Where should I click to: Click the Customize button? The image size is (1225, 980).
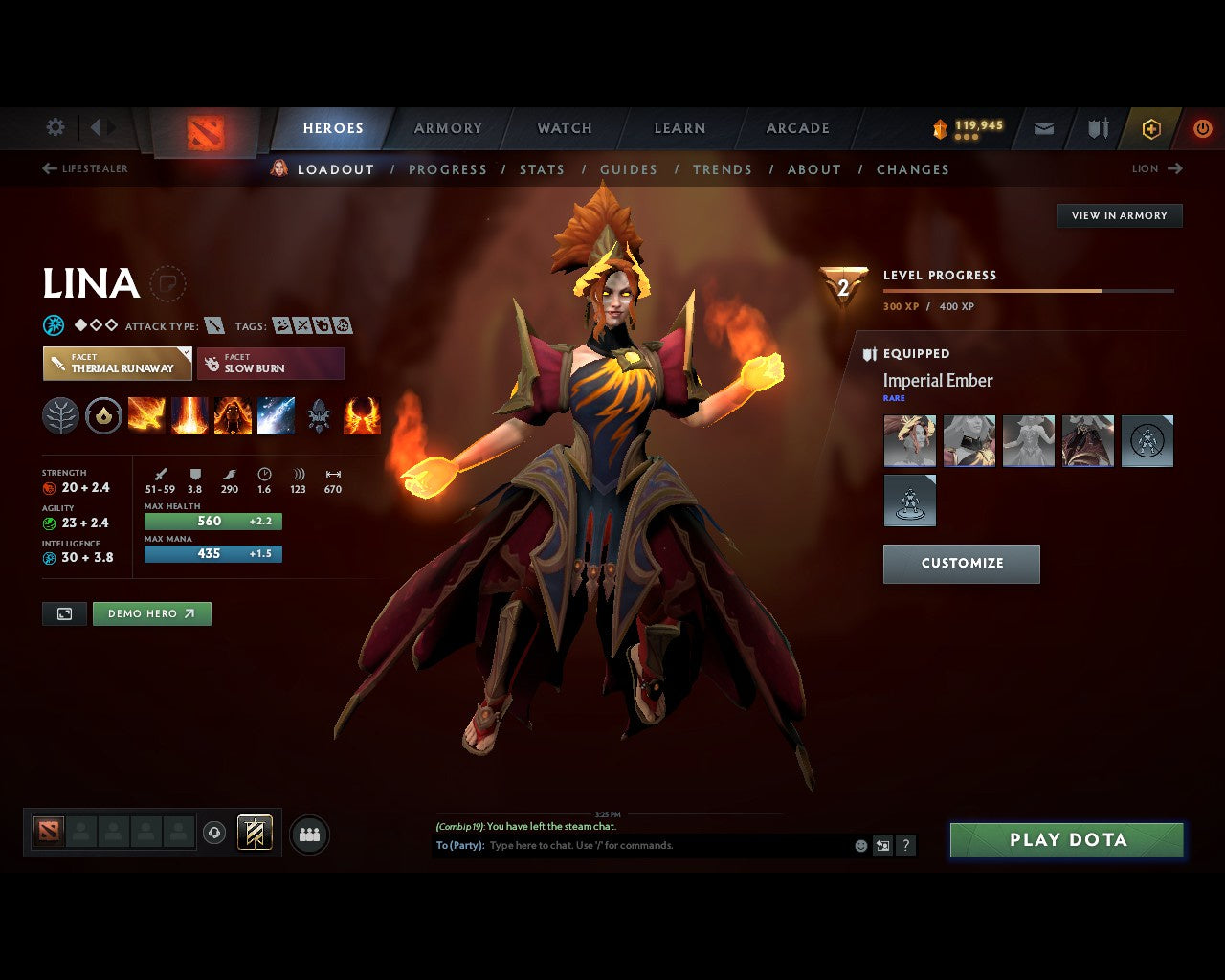961,564
